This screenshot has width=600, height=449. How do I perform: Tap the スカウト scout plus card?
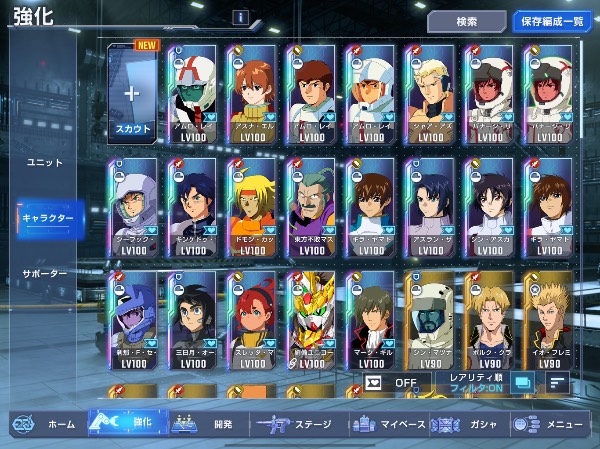pos(133,94)
